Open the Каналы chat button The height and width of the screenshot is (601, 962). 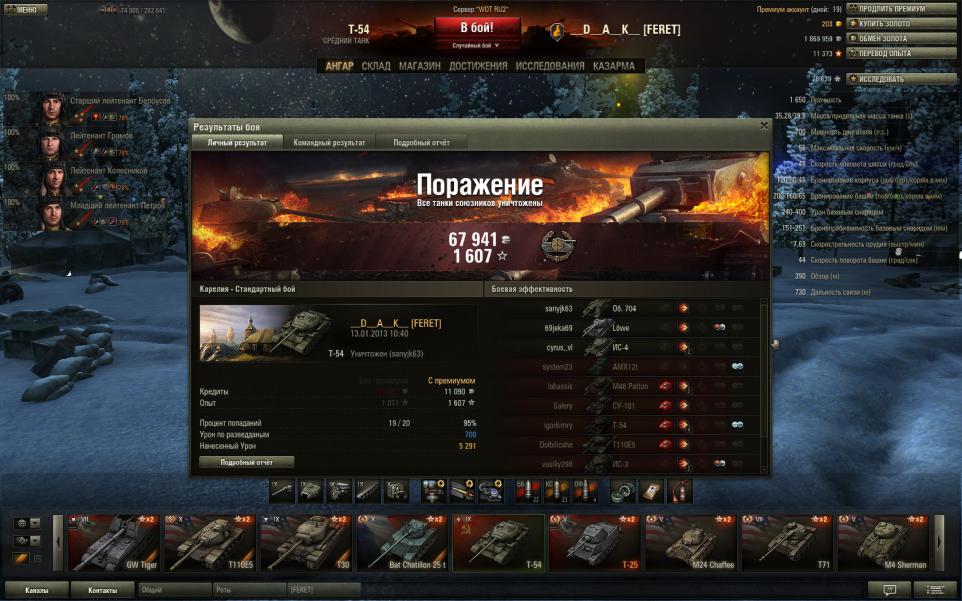coord(37,590)
